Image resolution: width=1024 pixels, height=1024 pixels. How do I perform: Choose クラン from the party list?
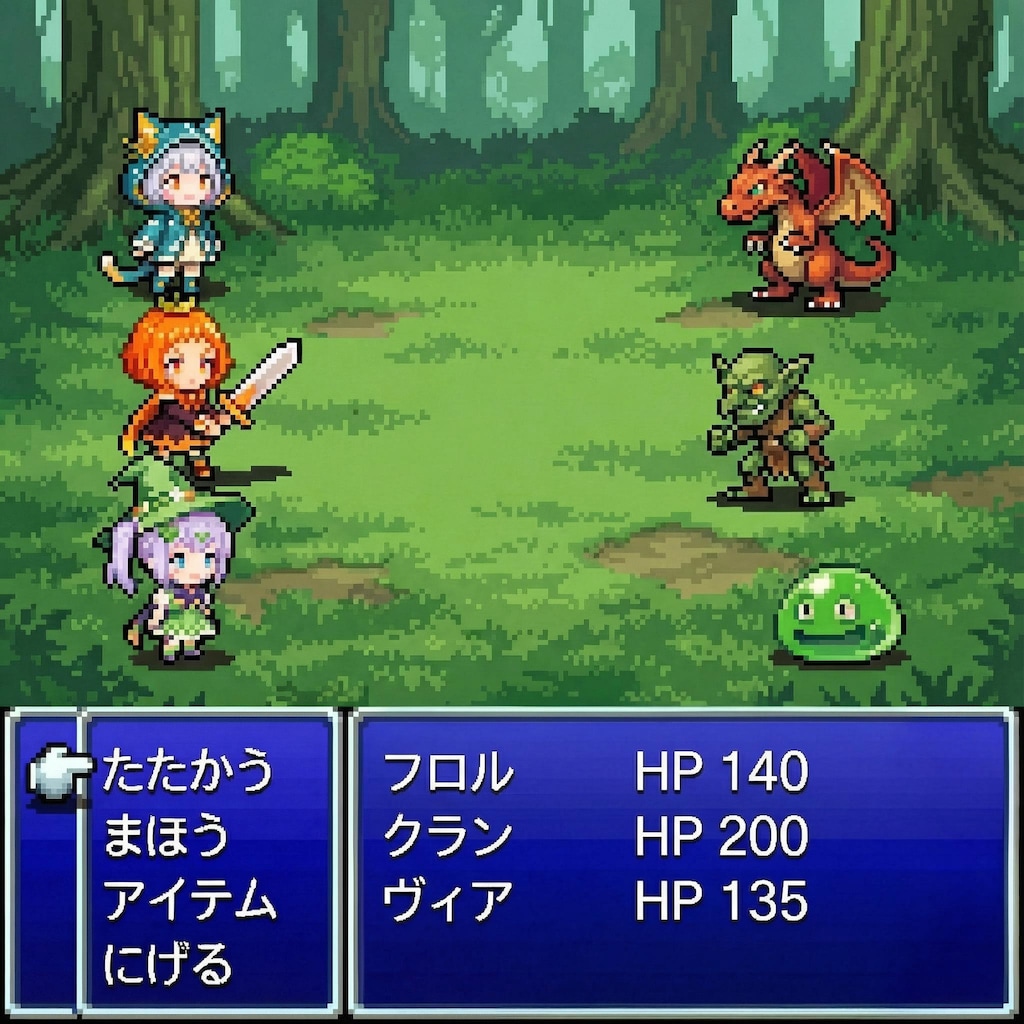449,837
